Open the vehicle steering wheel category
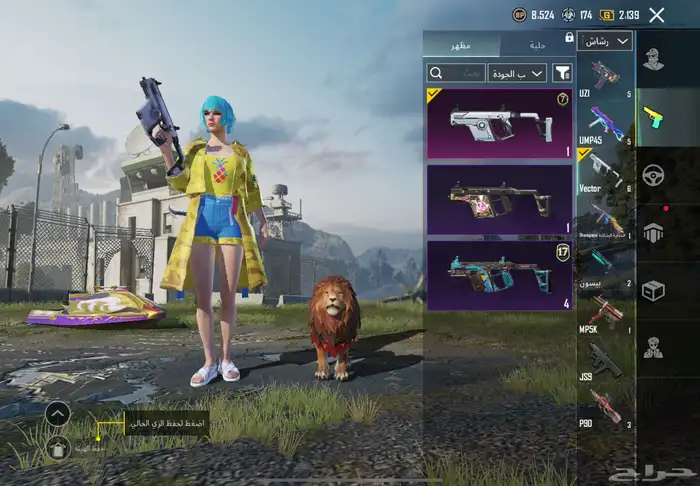700x486 pixels. (654, 174)
